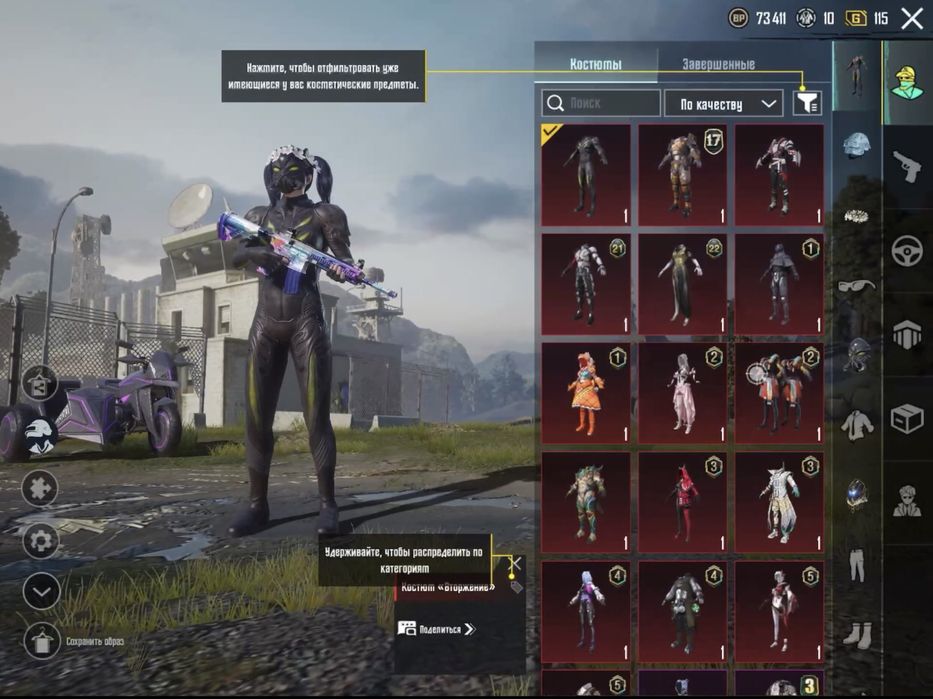Pick the red hooded costume
Image resolution: width=933 pixels, height=699 pixels.
click(682, 503)
